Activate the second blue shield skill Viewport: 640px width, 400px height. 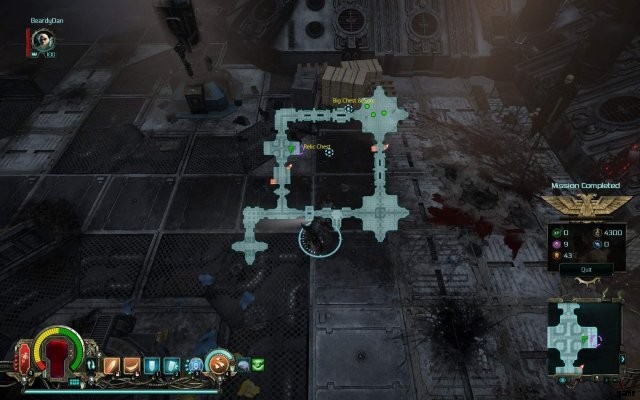coord(170,365)
